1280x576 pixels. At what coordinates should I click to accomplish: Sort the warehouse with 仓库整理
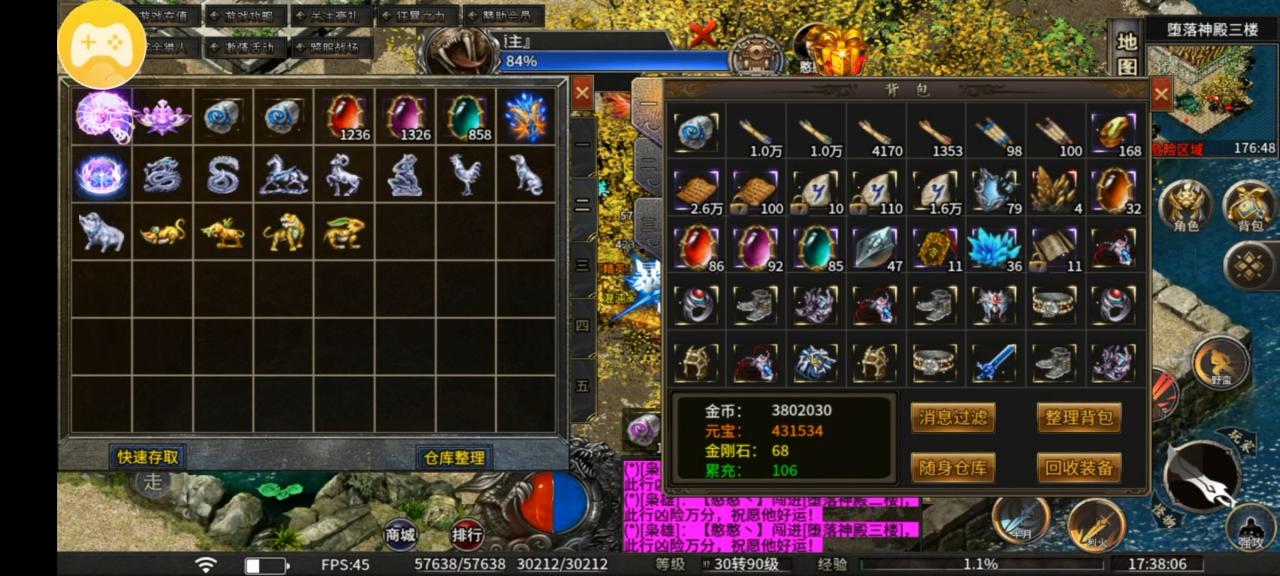click(454, 458)
